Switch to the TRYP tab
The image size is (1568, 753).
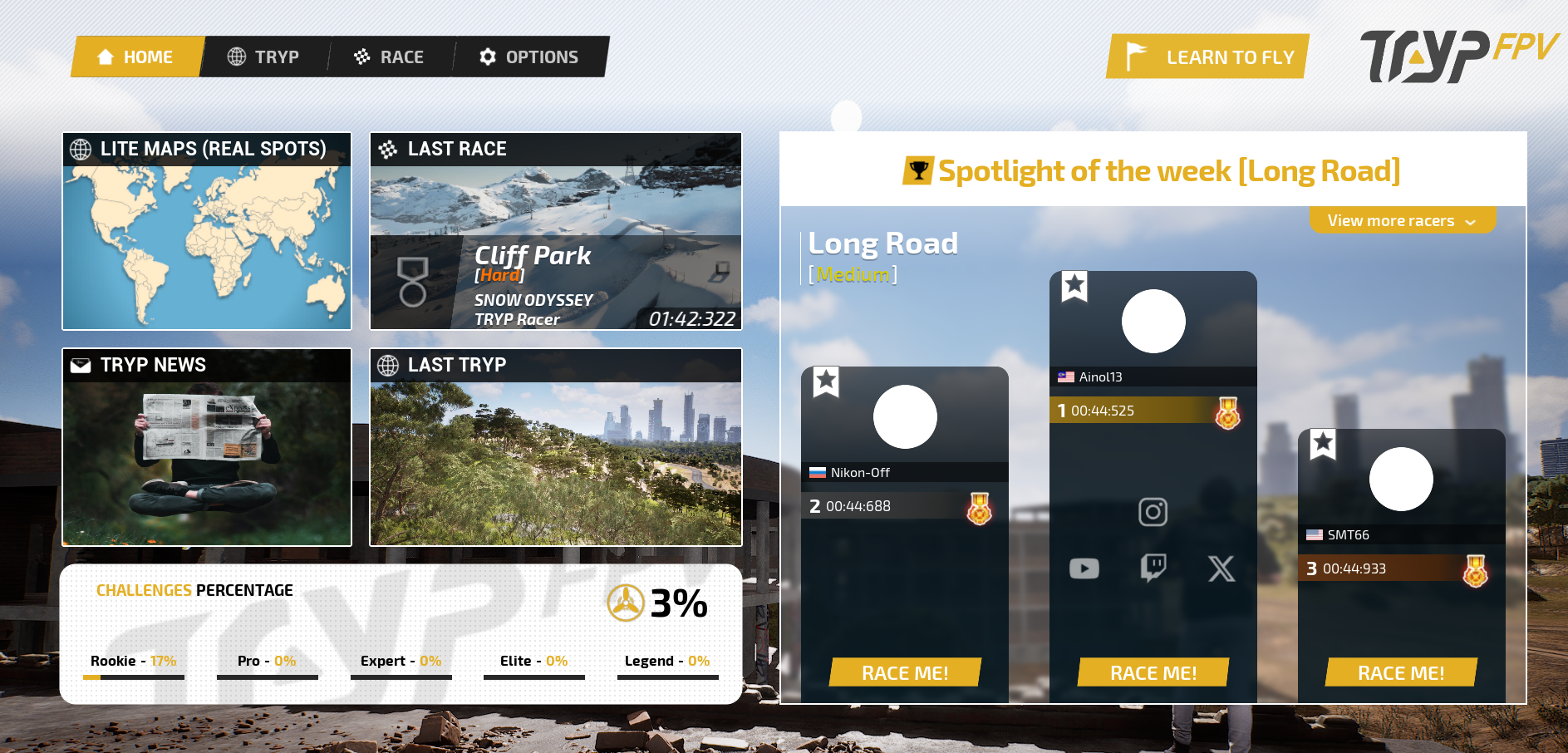pos(264,57)
